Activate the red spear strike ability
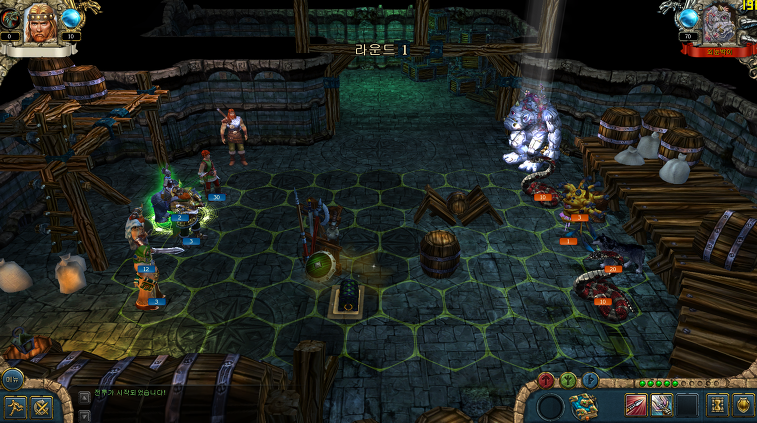 (637, 405)
